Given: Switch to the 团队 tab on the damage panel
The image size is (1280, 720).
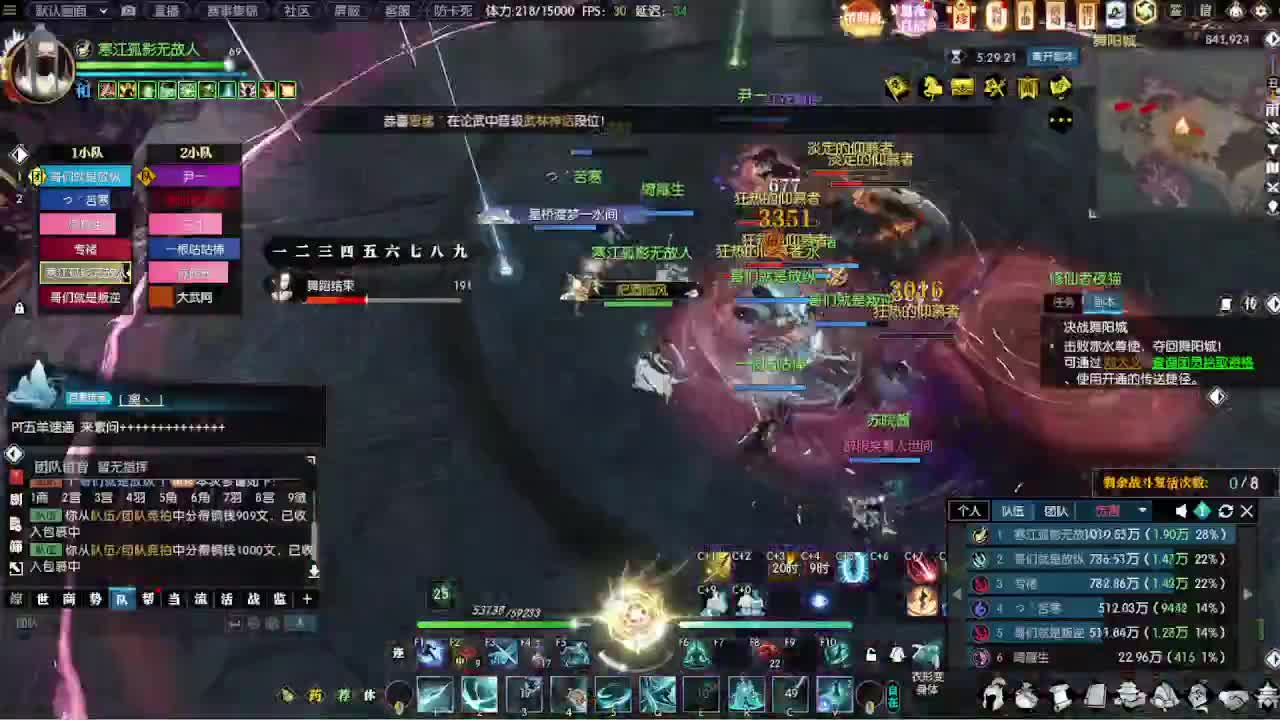Looking at the screenshot, I should click(1055, 511).
